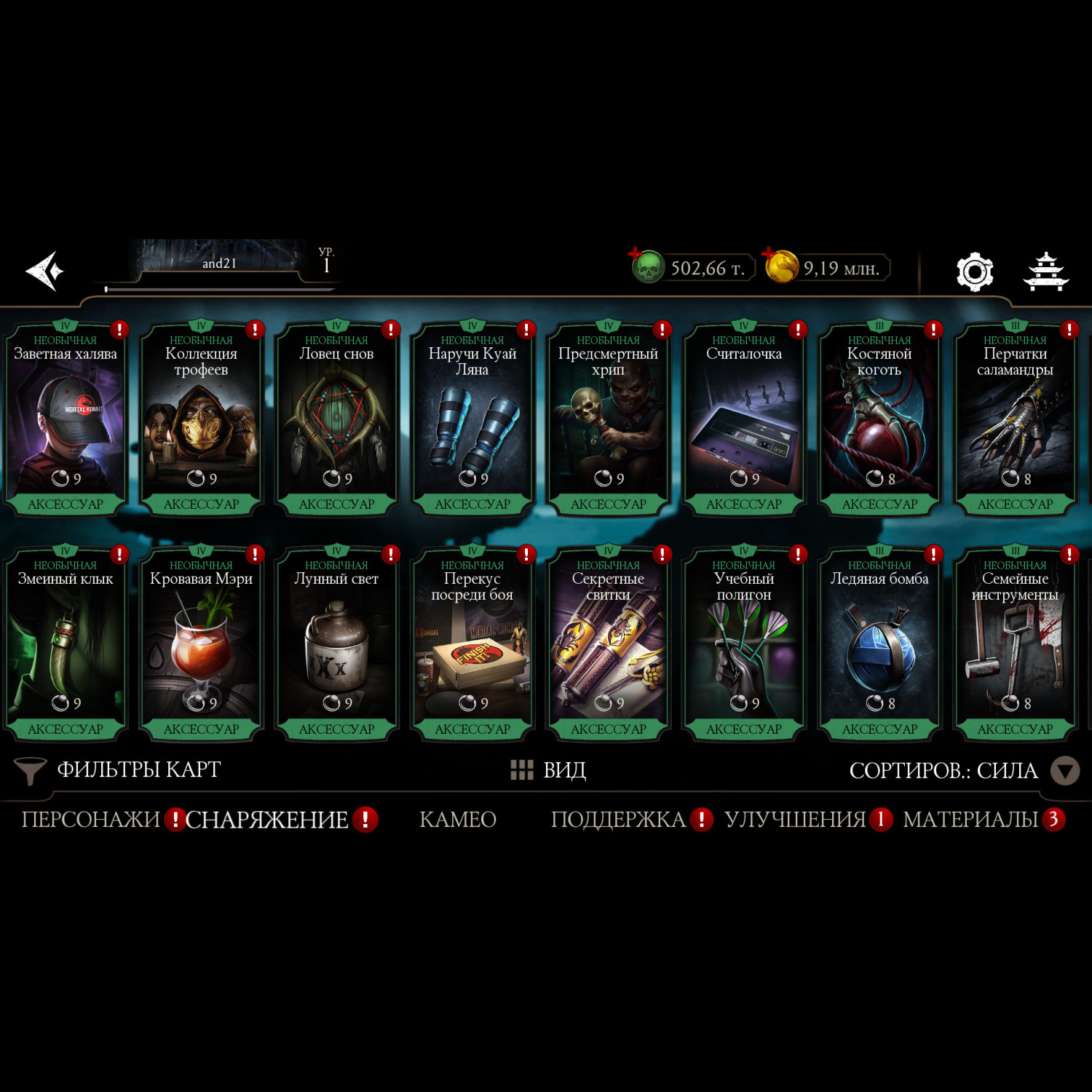Image resolution: width=1092 pixels, height=1092 pixels.
Task: Switch to the ПЕРСОНАЖИ tab
Action: coord(90,820)
